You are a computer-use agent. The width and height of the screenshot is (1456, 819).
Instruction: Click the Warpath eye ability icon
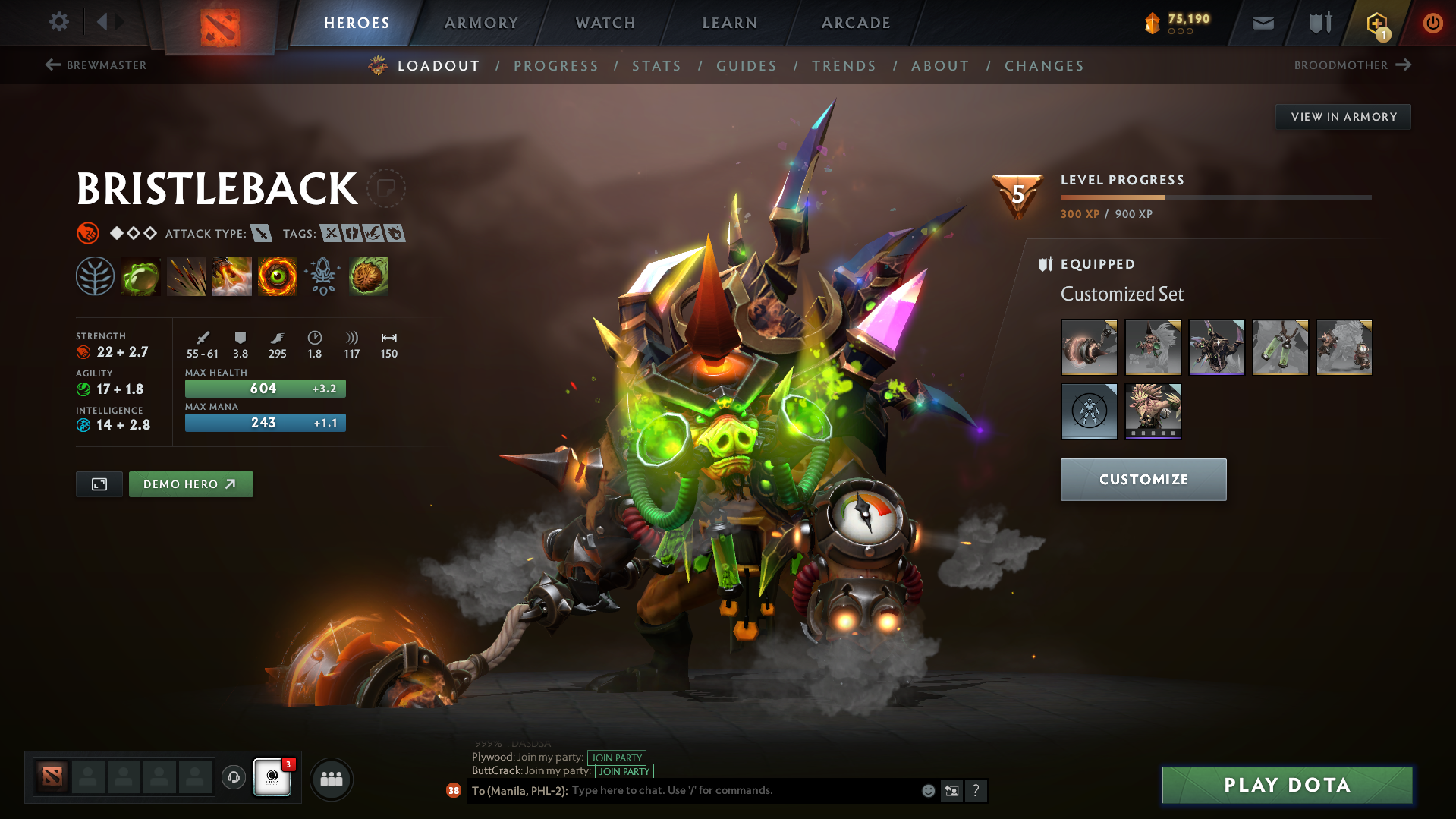point(278,276)
